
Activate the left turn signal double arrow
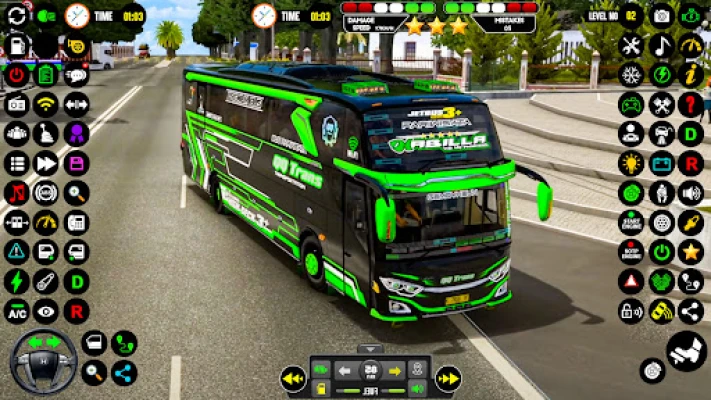click(x=292, y=379)
